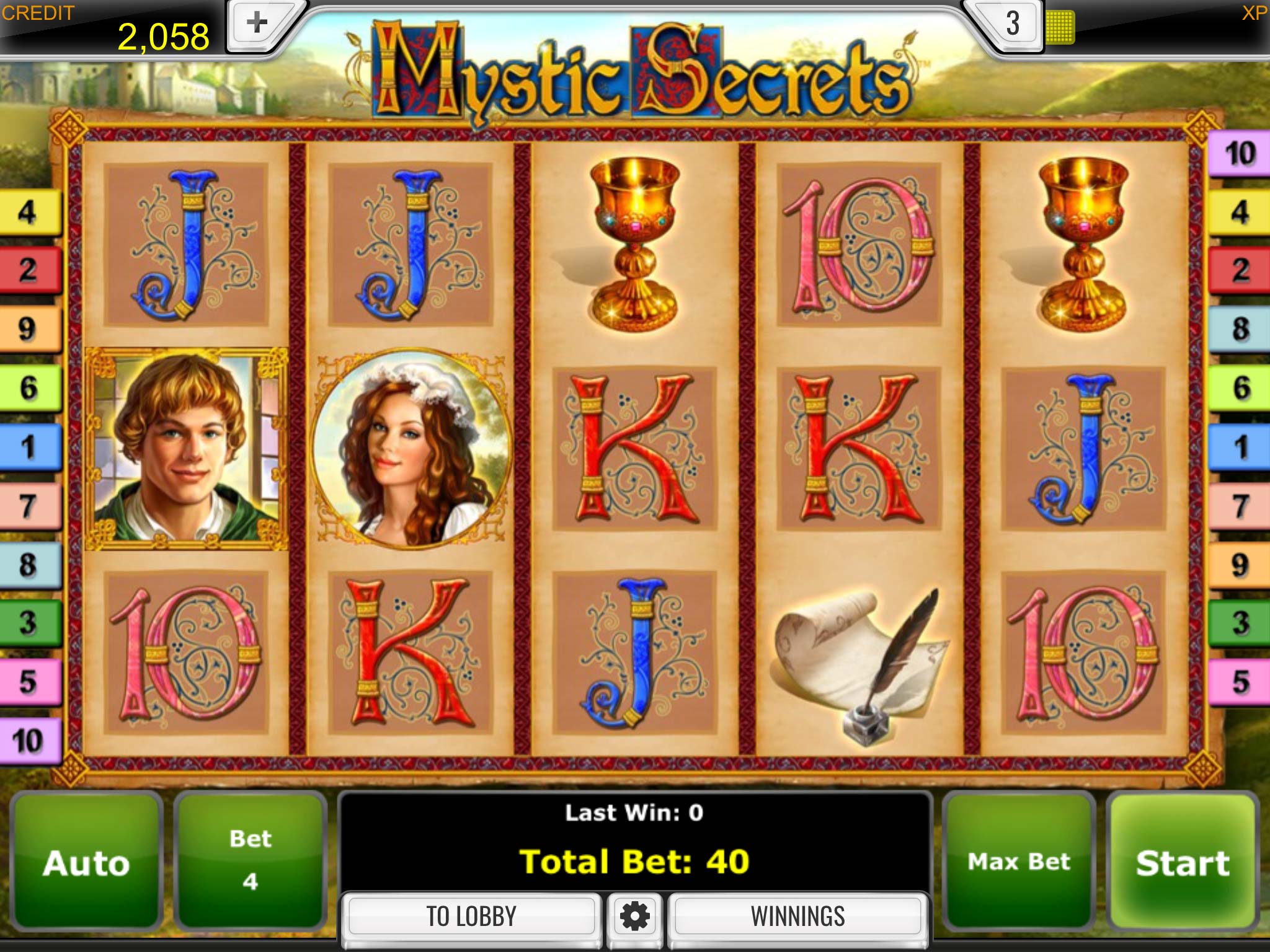Image resolution: width=1270 pixels, height=952 pixels.
Task: Add credits with the plus button
Action: coord(257,25)
